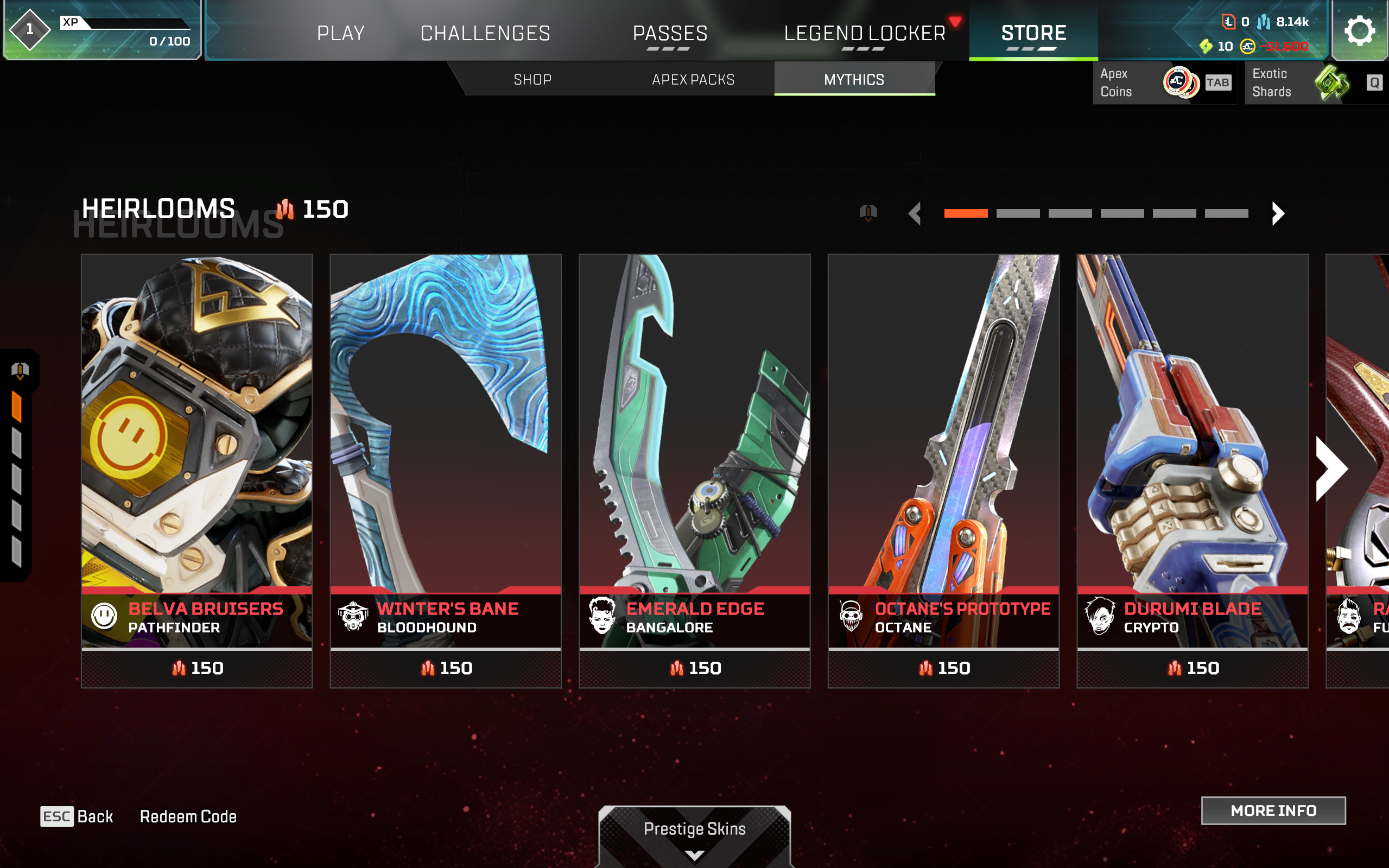Open the Exotic Shards button
This screenshot has height=868, width=1389.
click(1316, 83)
